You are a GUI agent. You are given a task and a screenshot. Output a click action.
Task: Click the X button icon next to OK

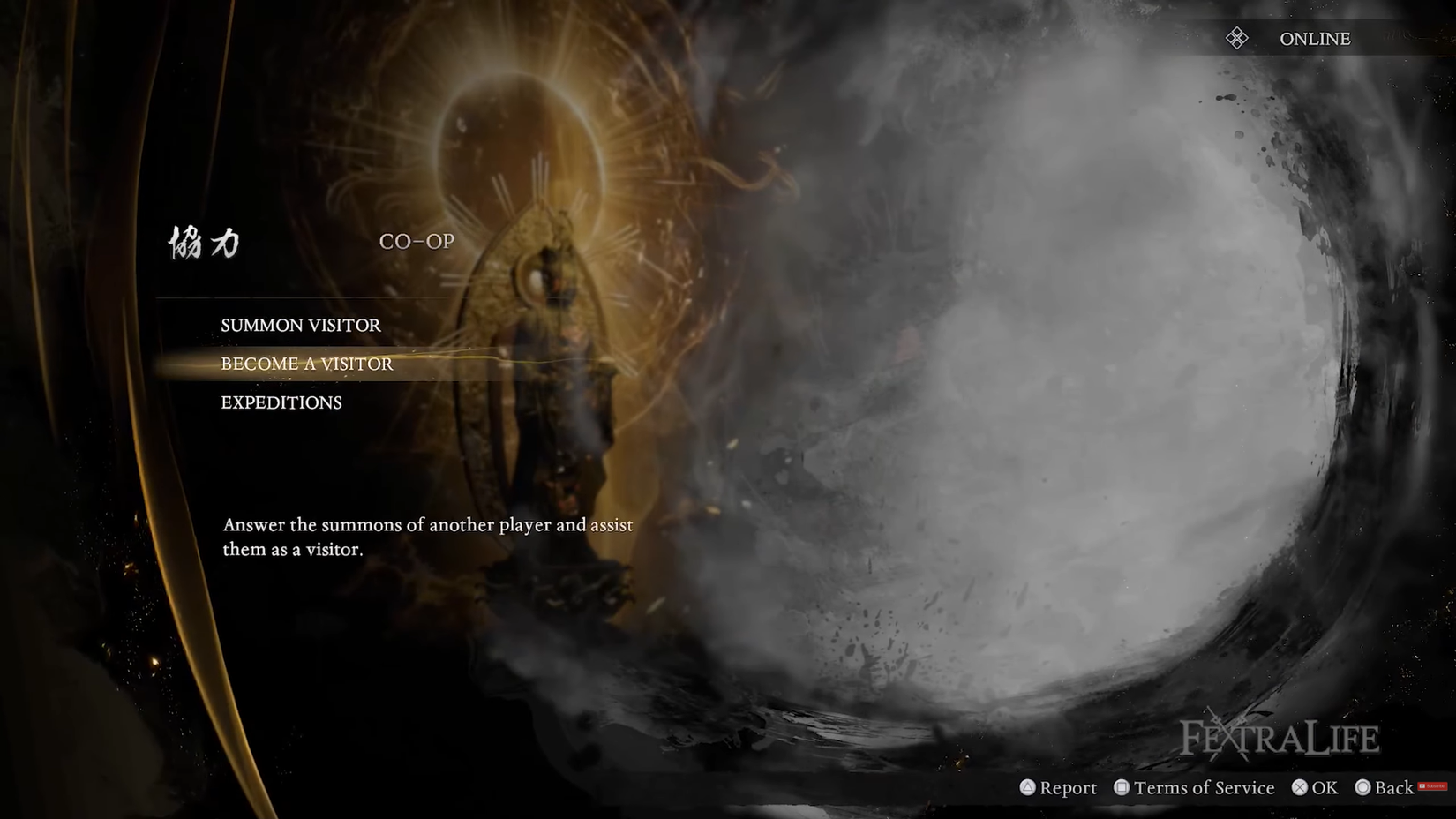(1299, 787)
